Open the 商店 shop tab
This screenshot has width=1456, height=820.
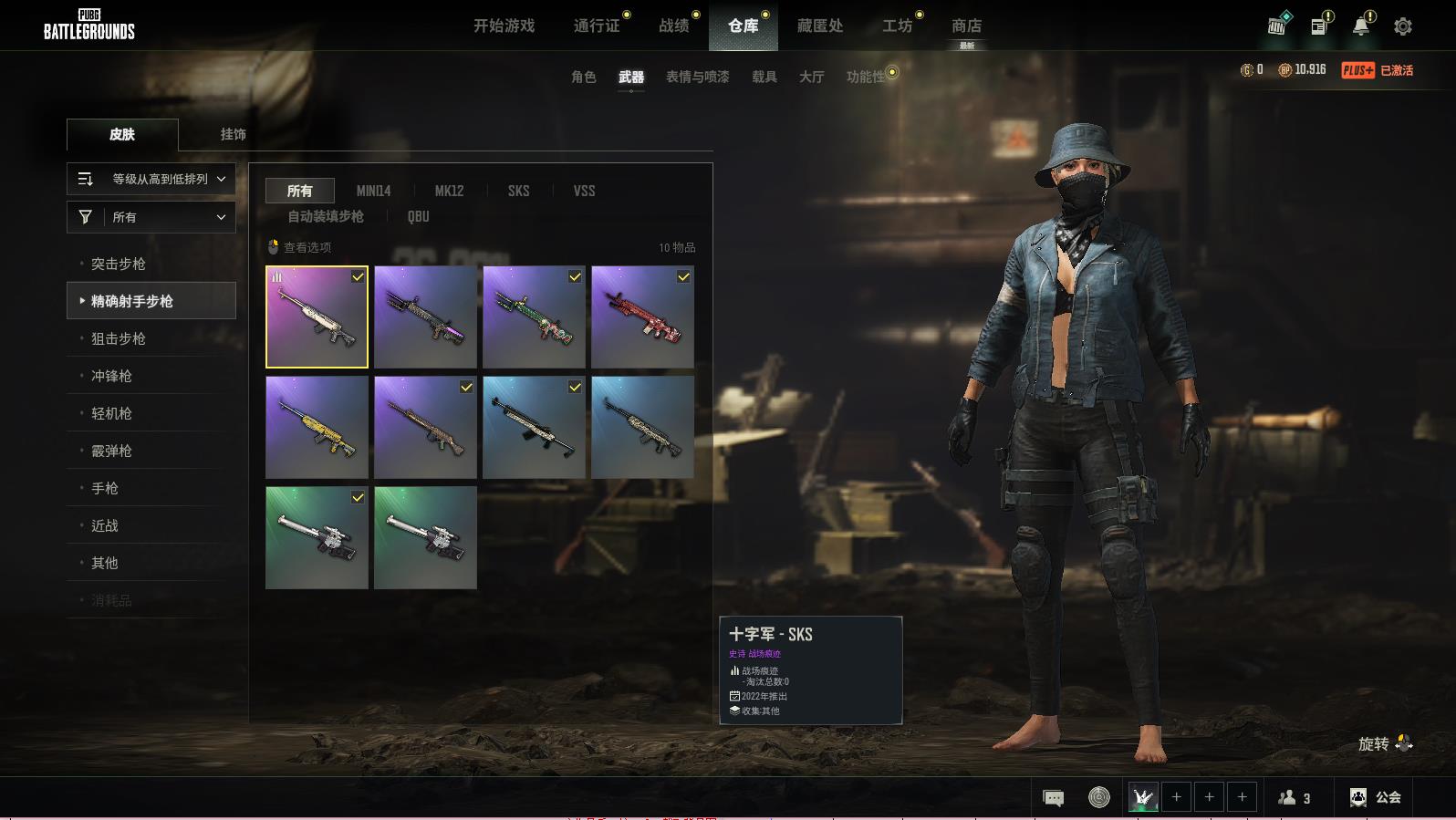tap(966, 26)
